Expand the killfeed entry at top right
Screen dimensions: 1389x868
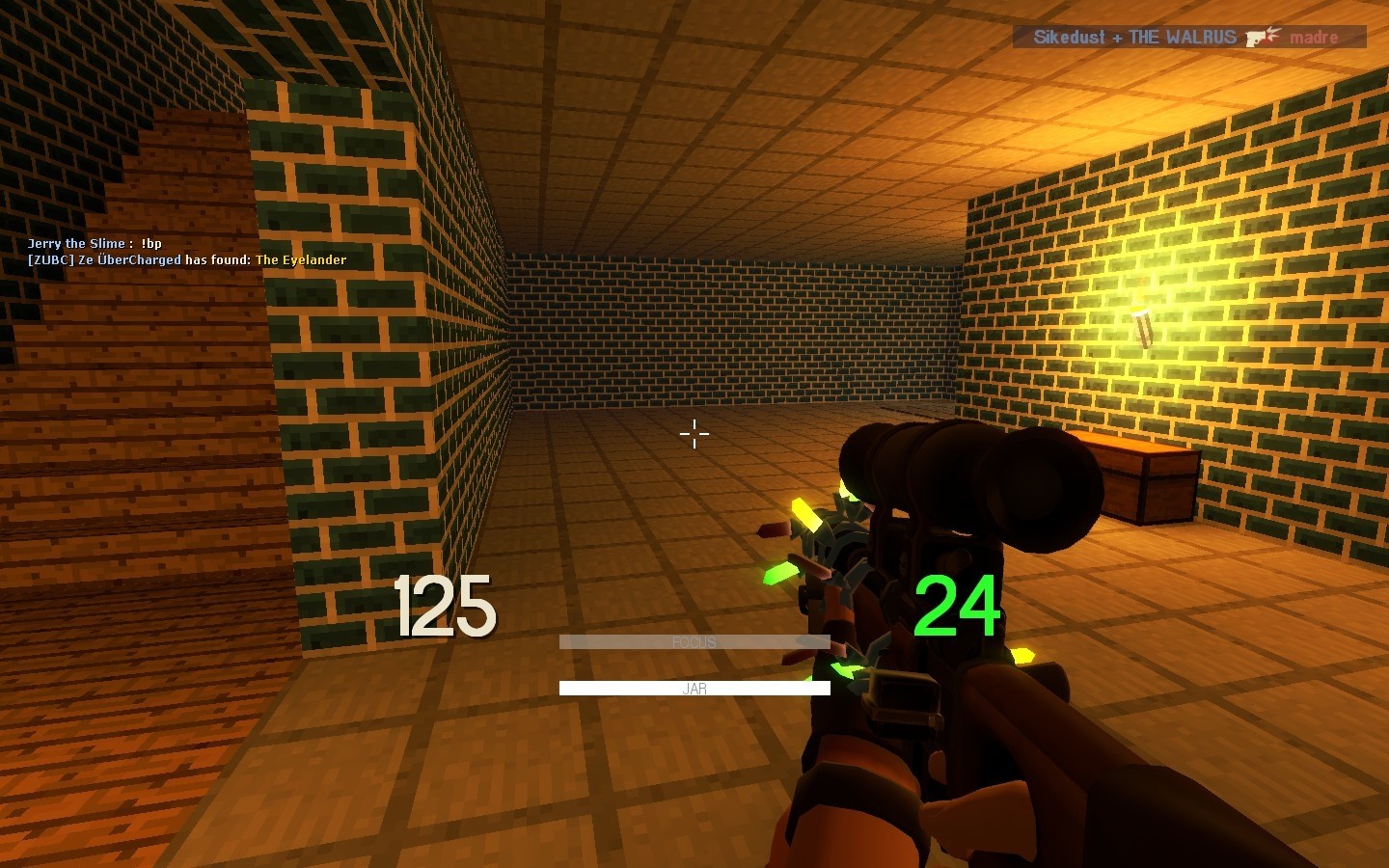(x=1186, y=37)
